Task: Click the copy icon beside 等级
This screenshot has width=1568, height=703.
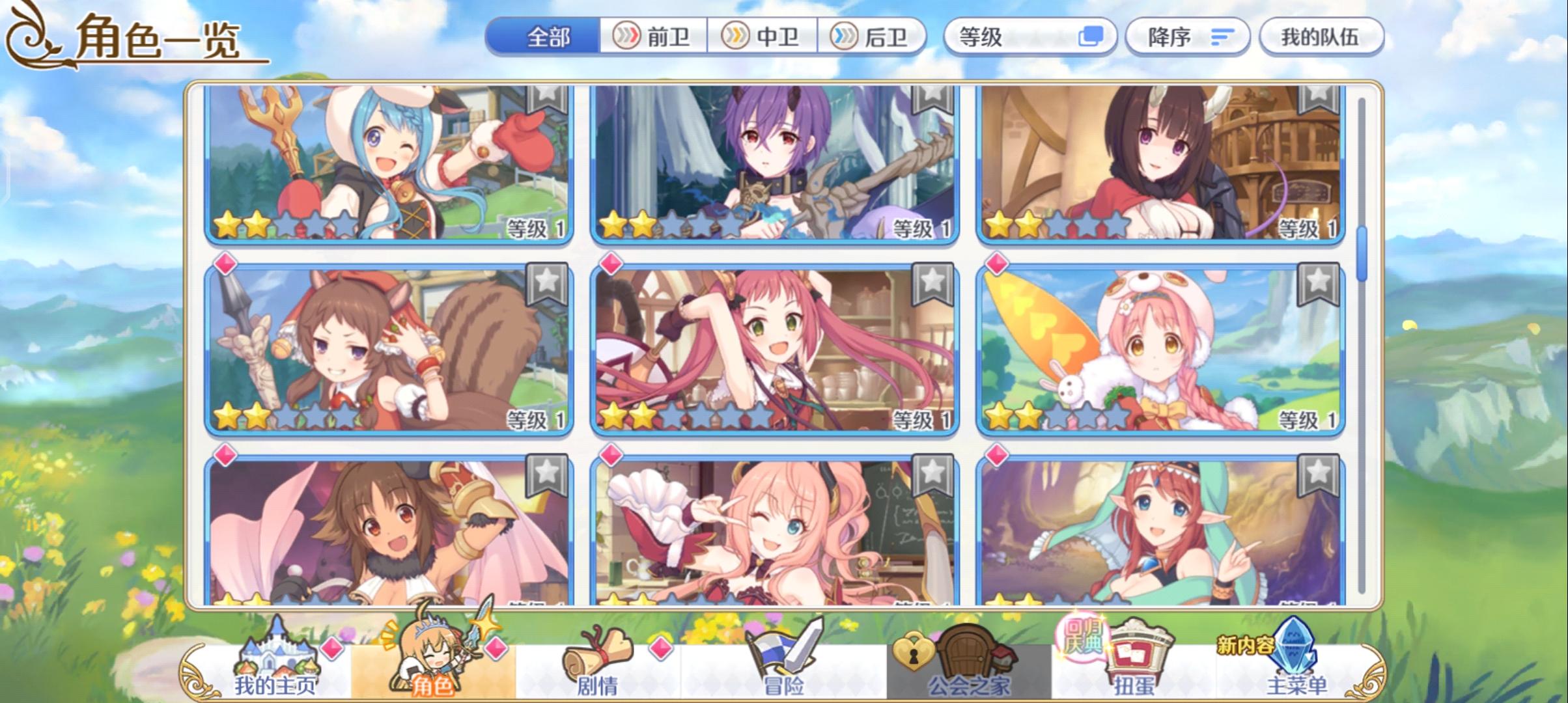Action: coord(1094,37)
